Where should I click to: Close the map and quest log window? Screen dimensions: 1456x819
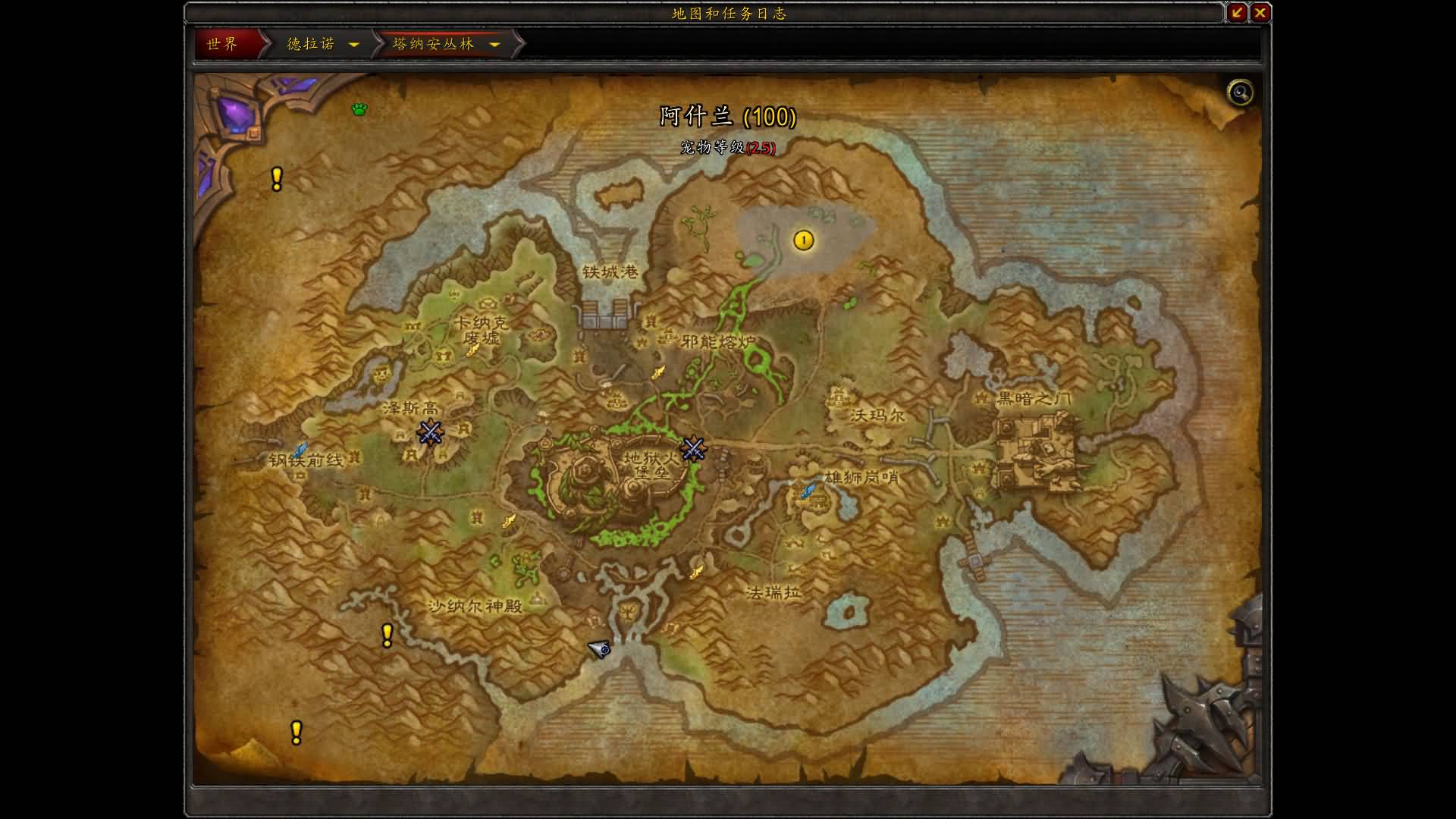point(1260,12)
